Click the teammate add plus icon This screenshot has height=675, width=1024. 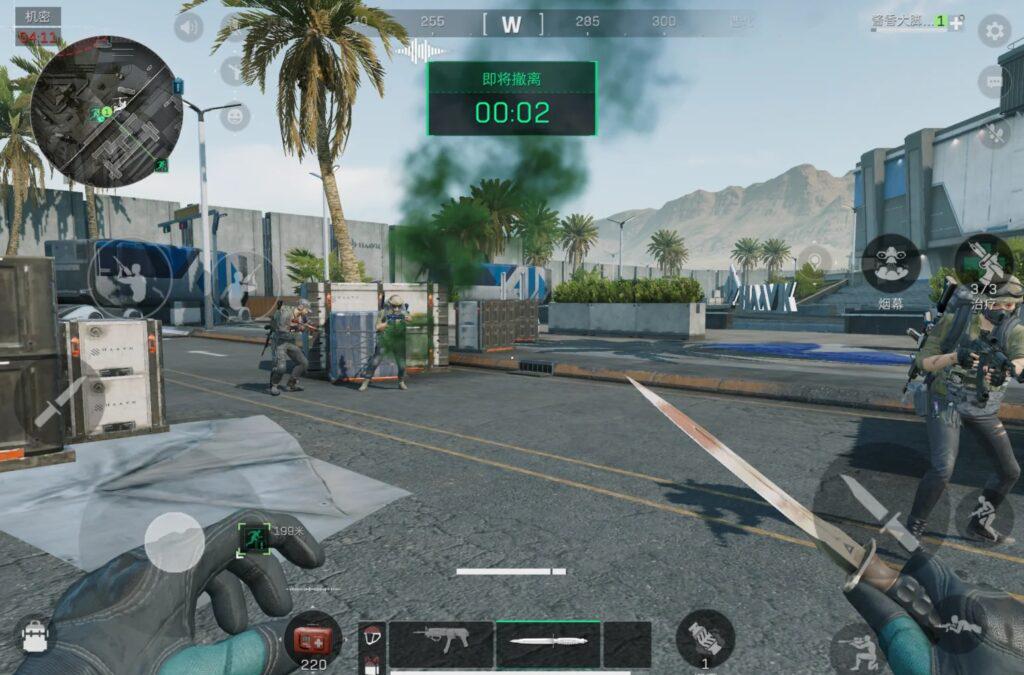pos(957,22)
